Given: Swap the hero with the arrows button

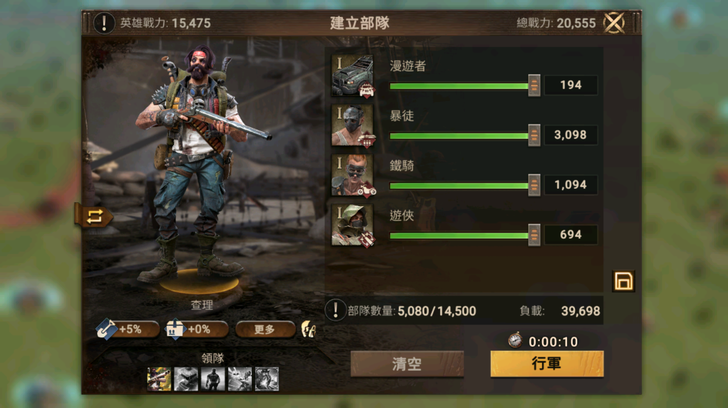Looking at the screenshot, I should tap(94, 216).
